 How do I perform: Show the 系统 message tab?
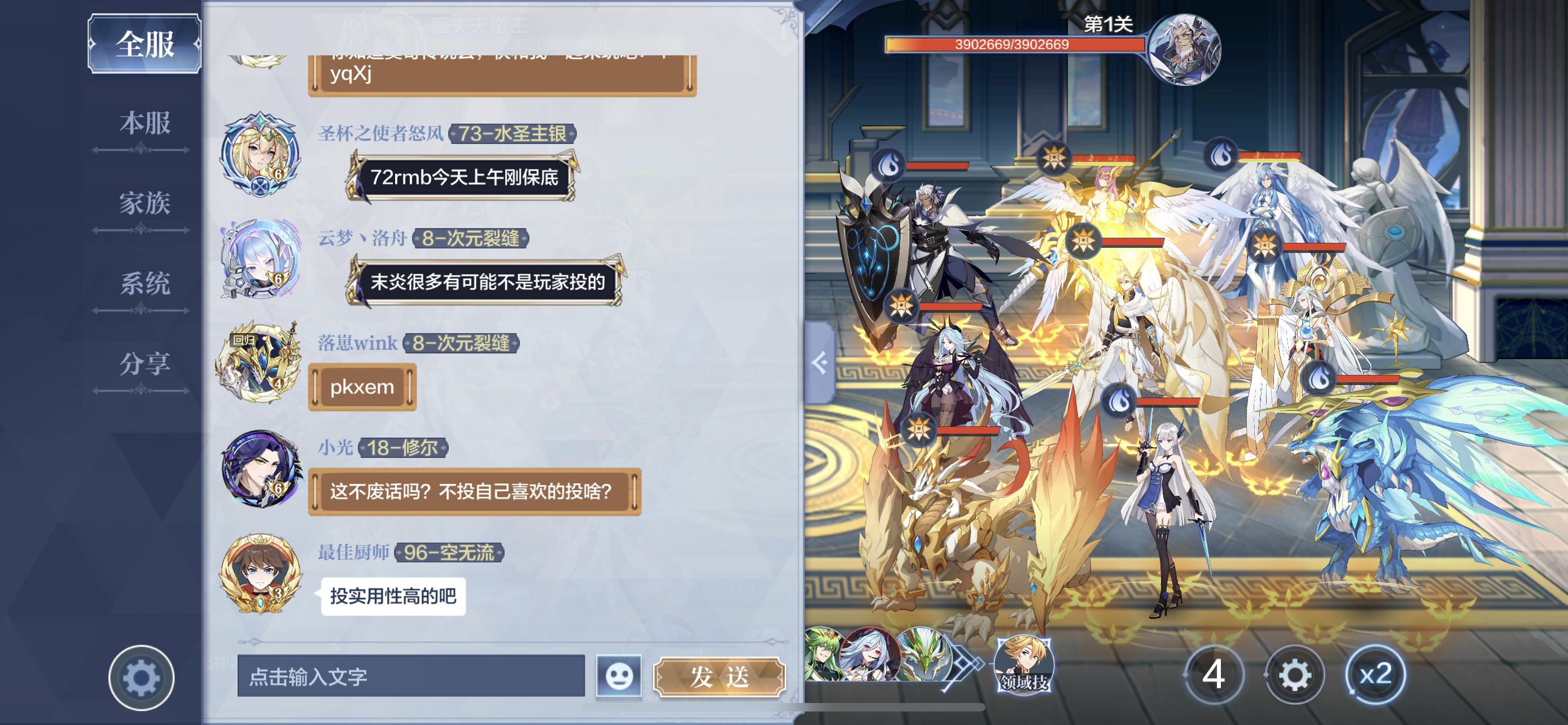point(144,284)
